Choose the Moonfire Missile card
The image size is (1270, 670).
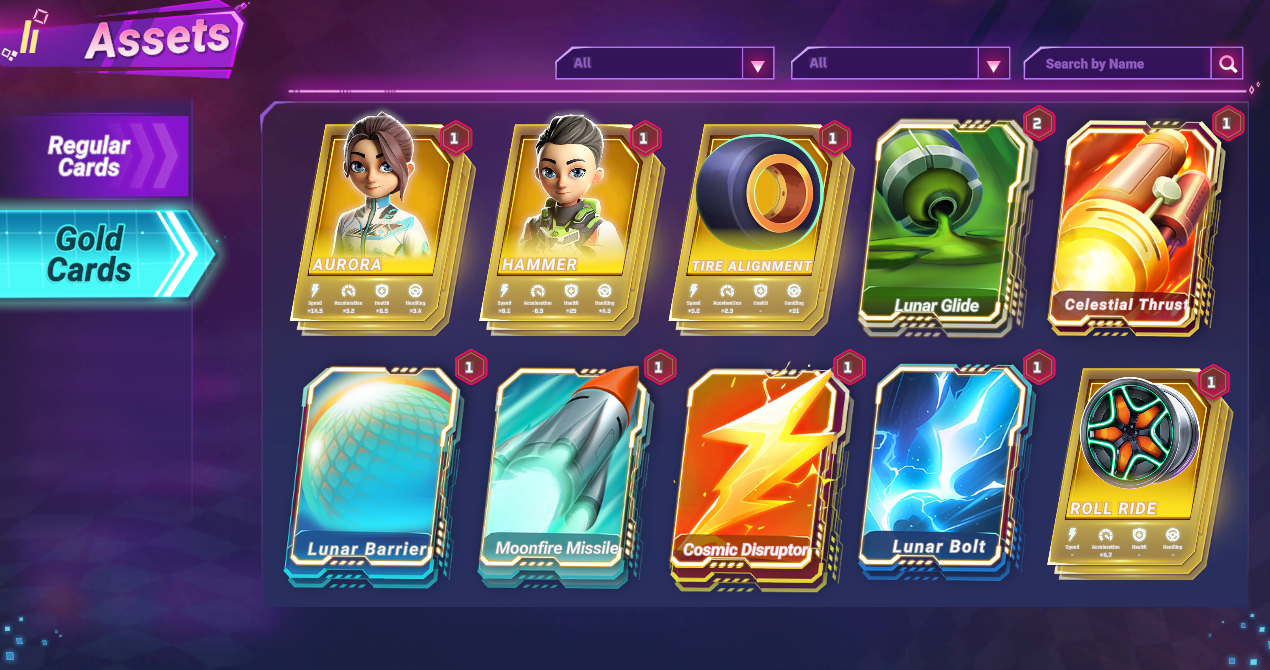pyautogui.click(x=562, y=470)
